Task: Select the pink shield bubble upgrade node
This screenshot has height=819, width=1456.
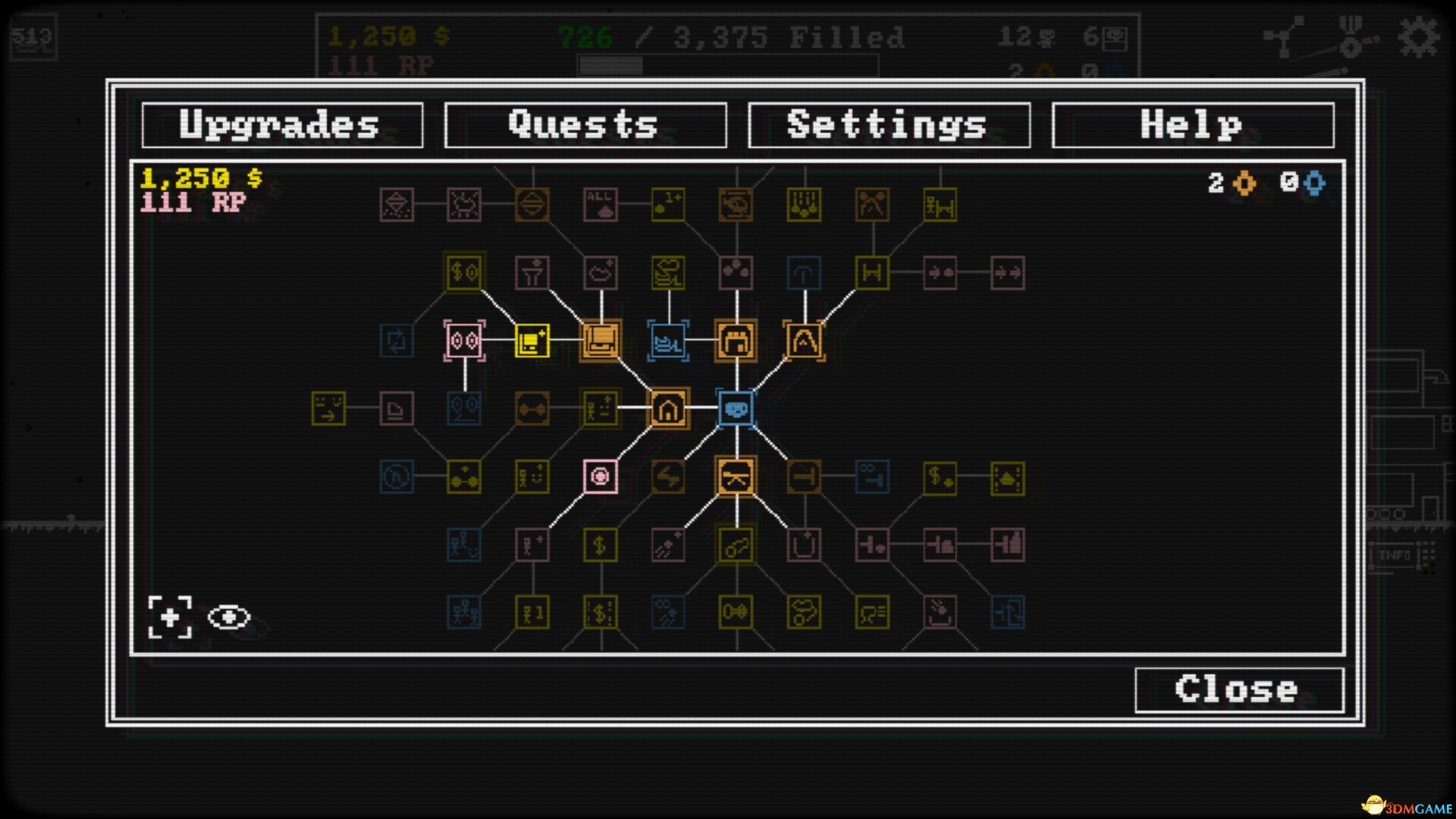Action: tap(600, 478)
